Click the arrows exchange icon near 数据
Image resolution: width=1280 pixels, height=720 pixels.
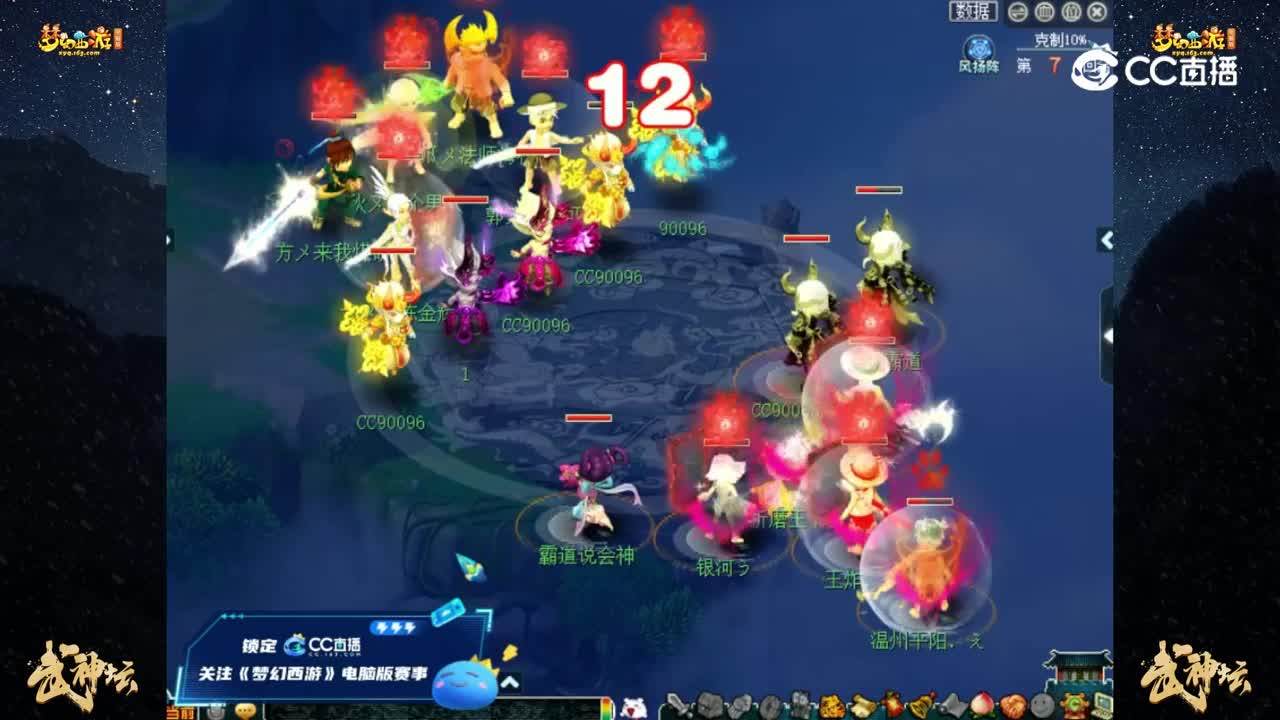click(1017, 12)
